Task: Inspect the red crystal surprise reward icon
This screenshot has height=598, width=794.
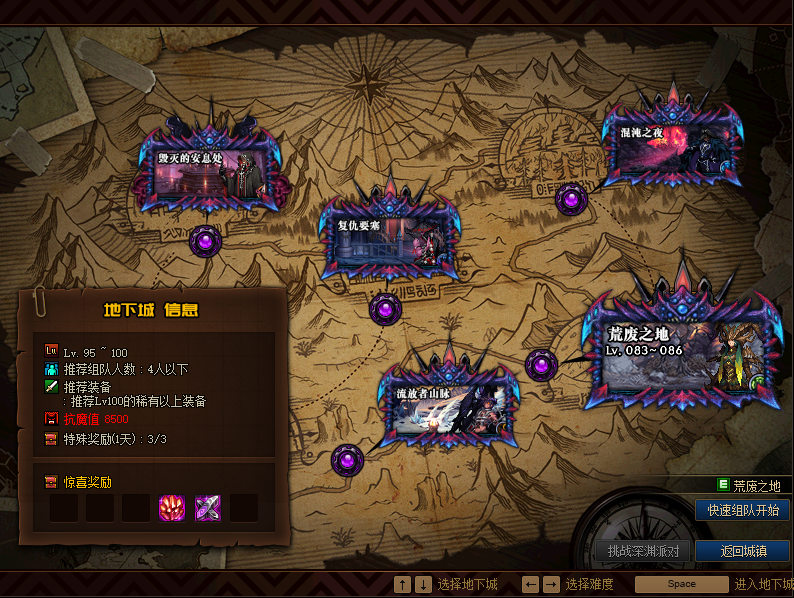Action: tap(172, 508)
